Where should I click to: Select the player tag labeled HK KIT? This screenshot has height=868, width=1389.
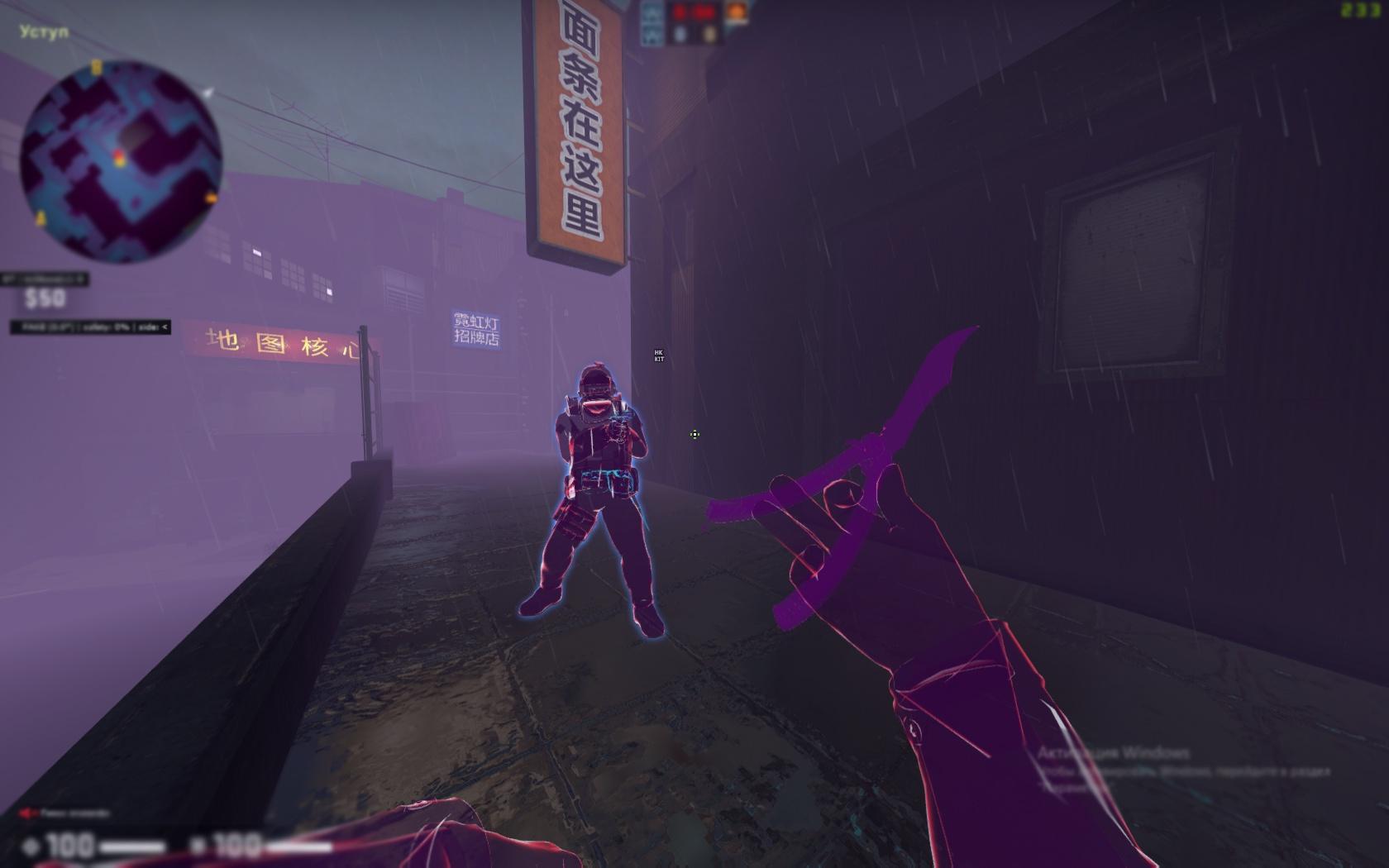tap(659, 354)
